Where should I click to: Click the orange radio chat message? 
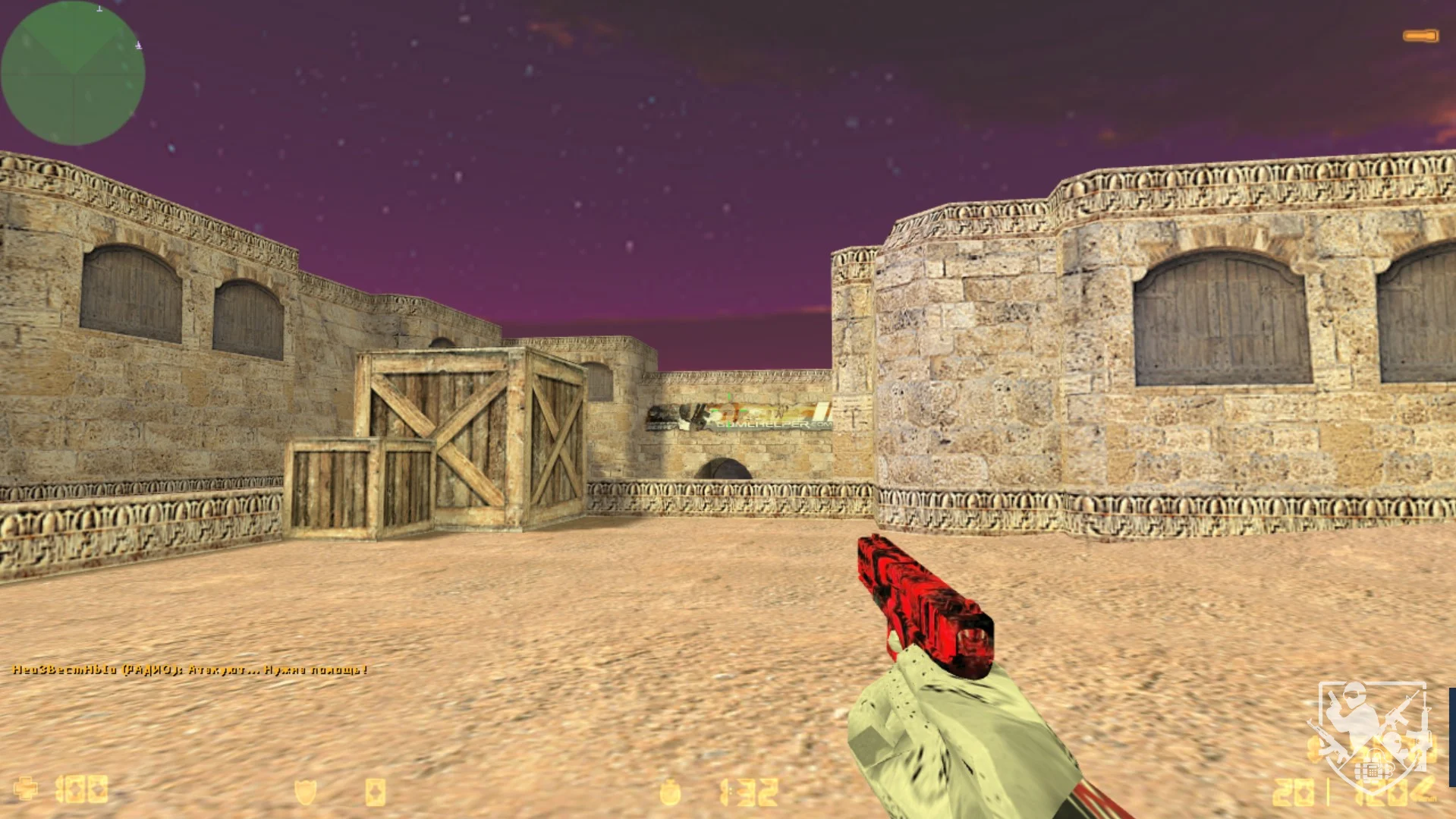[190, 669]
